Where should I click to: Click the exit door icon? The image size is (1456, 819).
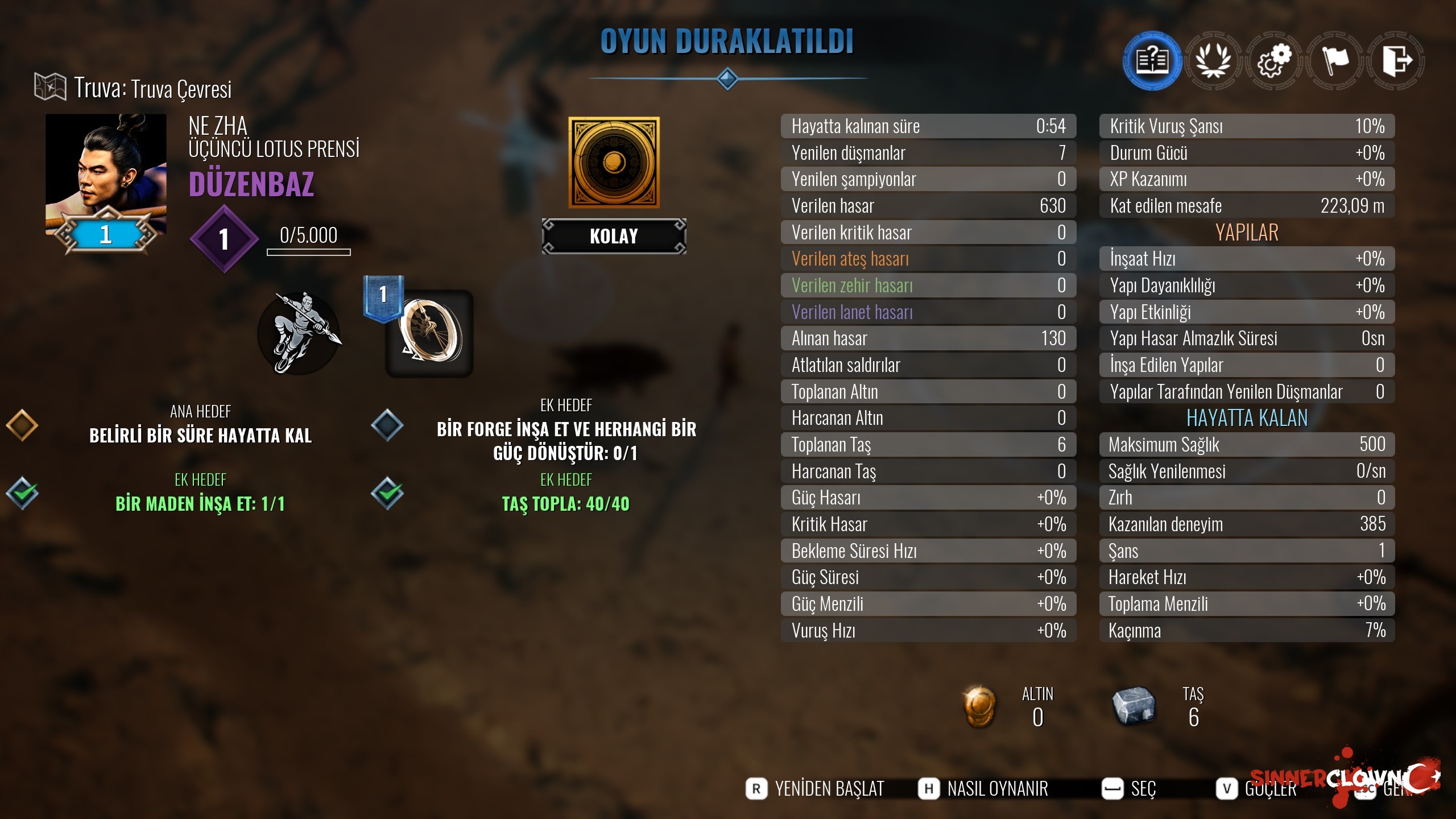pyautogui.click(x=1396, y=60)
